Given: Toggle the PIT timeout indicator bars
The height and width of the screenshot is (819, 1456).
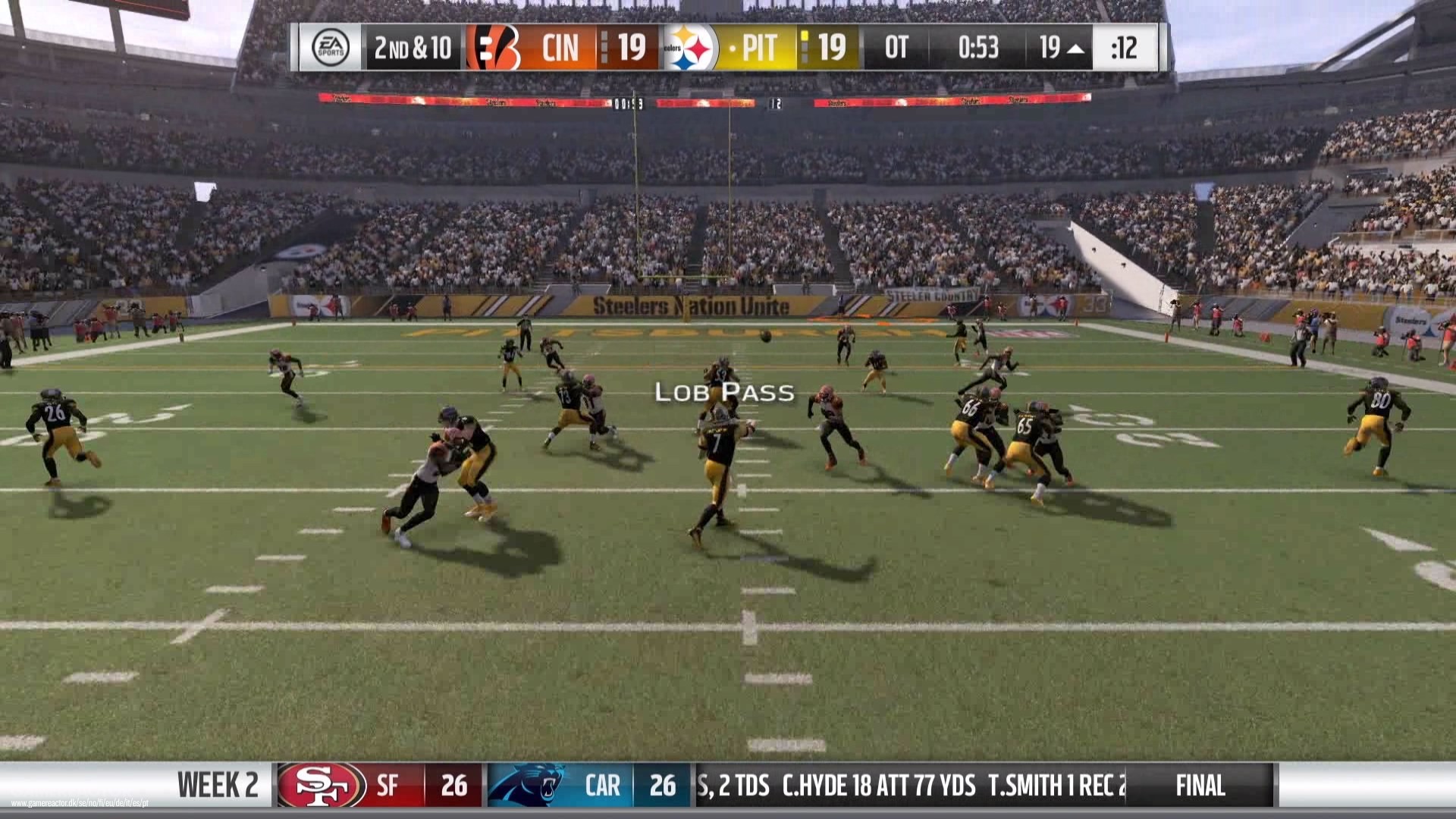Looking at the screenshot, I should 805,47.
